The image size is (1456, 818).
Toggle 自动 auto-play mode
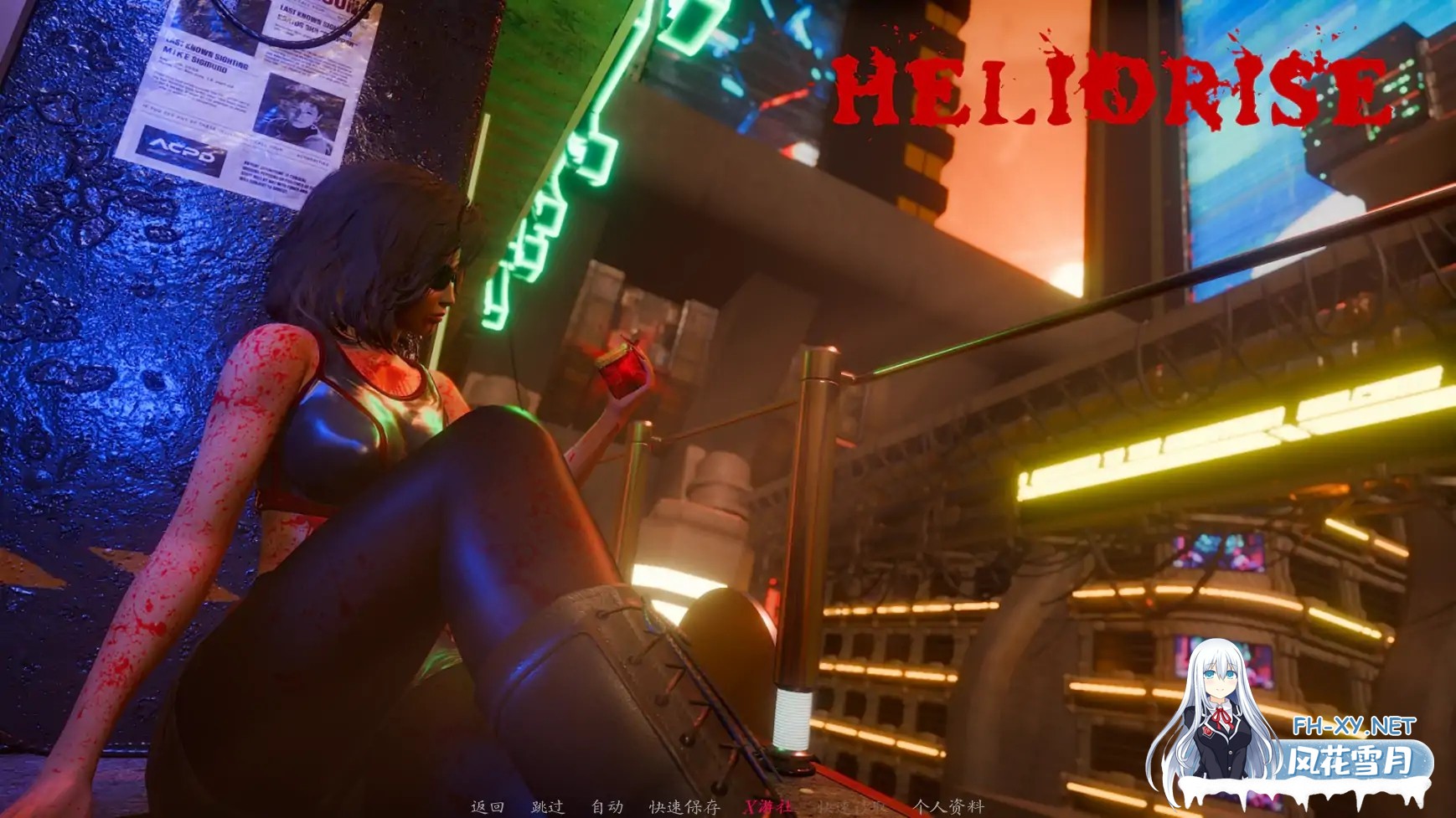coord(607,807)
